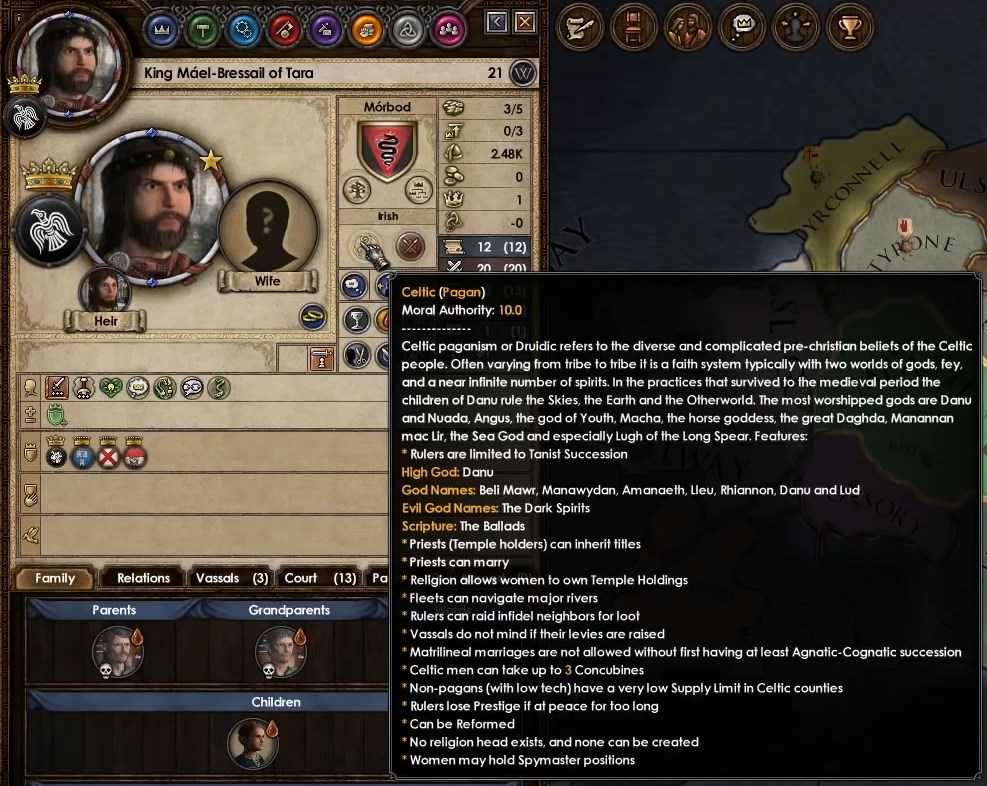
Task: Open the gold rings marriage button
Action: pyautogui.click(x=313, y=317)
